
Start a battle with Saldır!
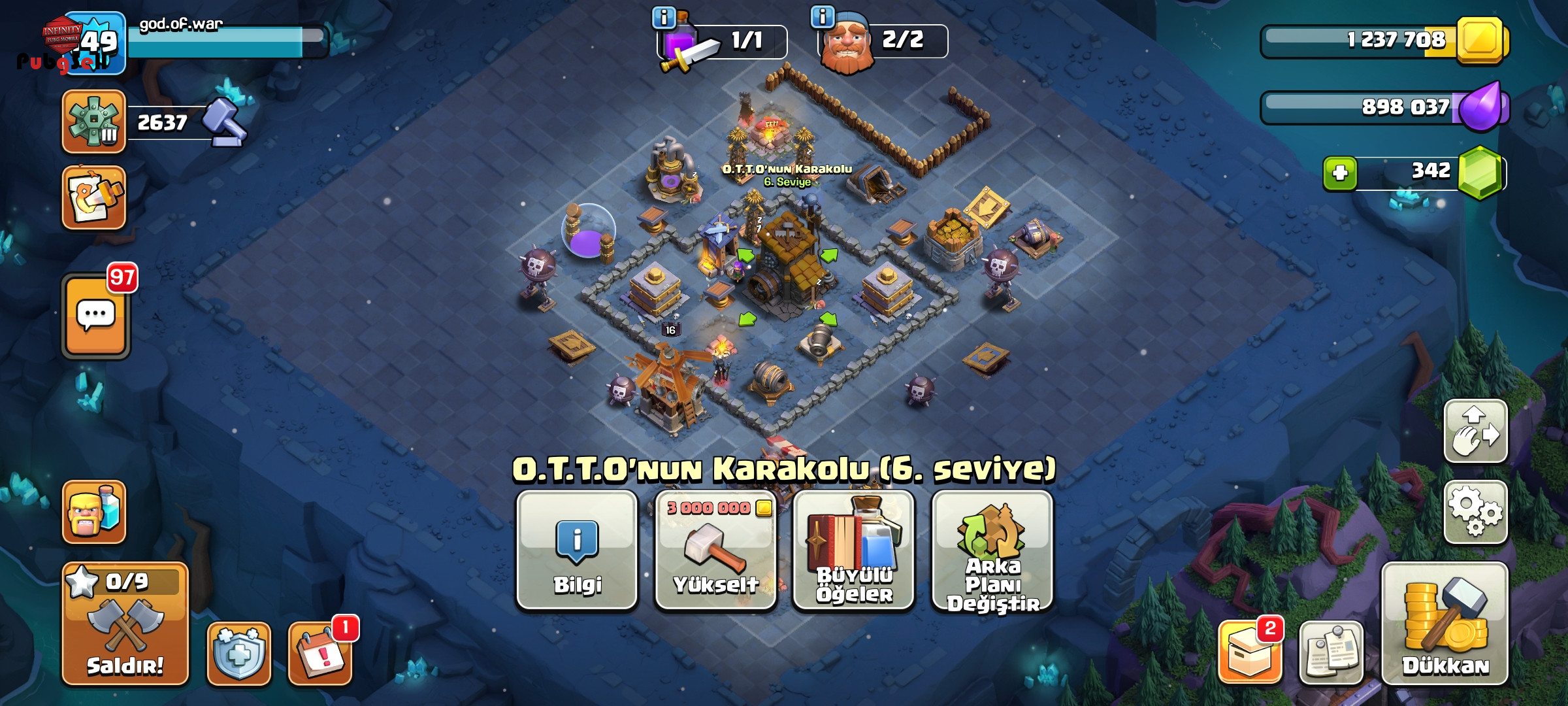pos(125,623)
